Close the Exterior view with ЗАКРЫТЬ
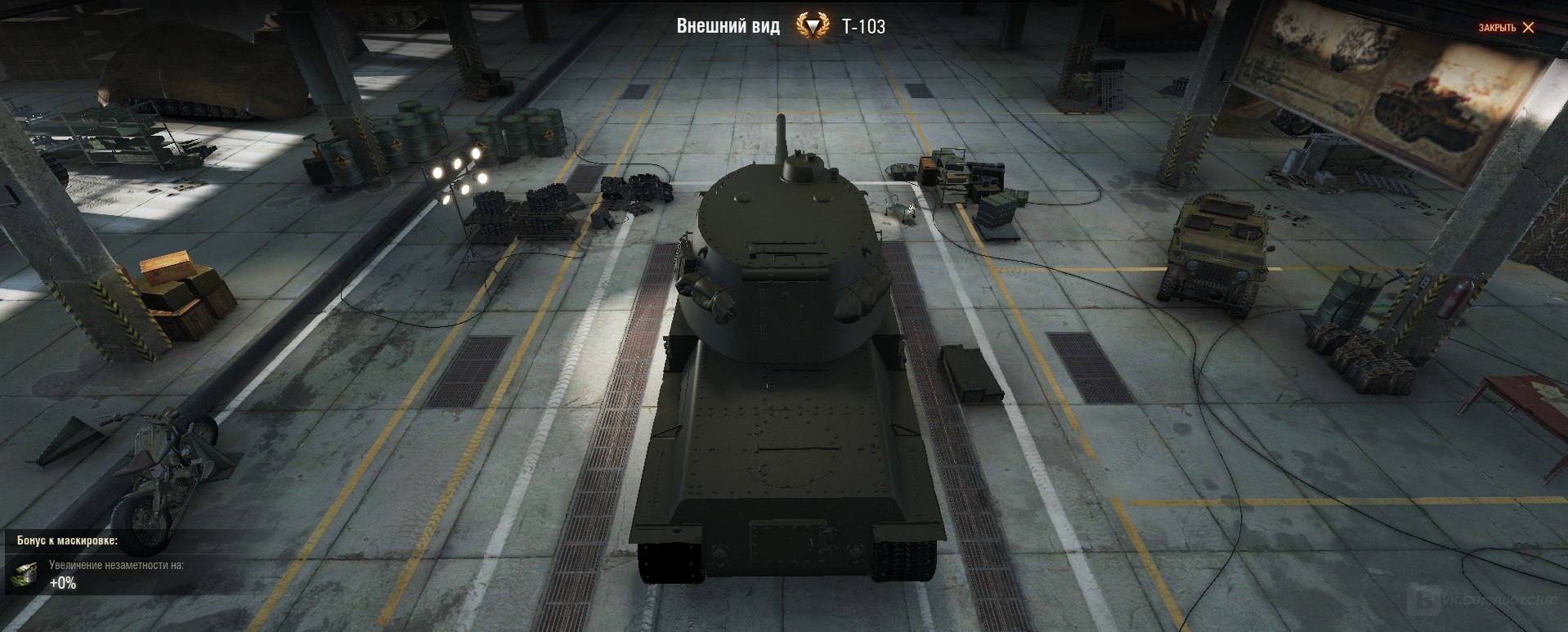 tap(1506, 28)
